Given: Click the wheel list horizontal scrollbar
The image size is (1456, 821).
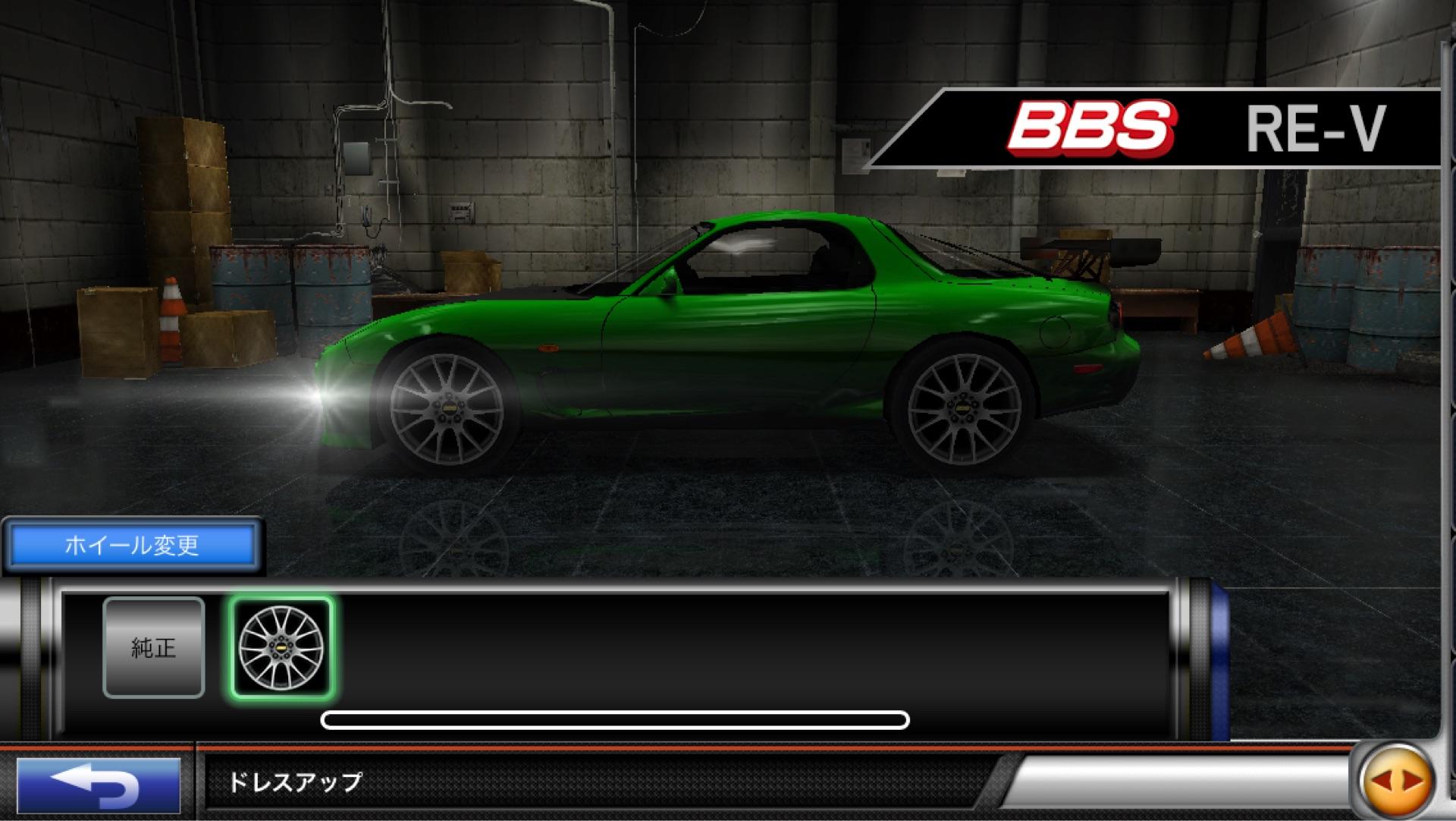Looking at the screenshot, I should [614, 719].
